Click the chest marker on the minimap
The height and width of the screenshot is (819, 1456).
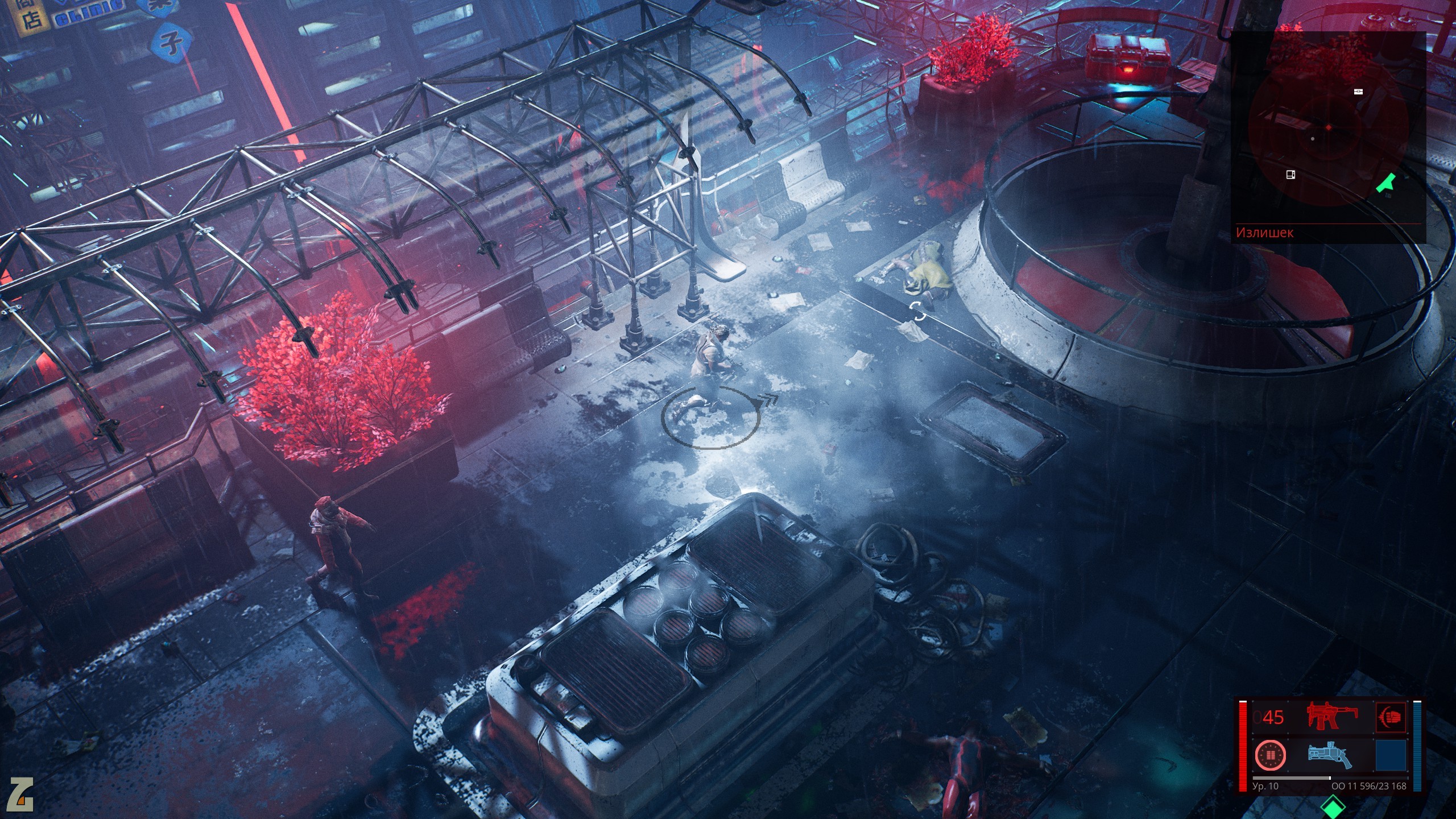click(1359, 92)
